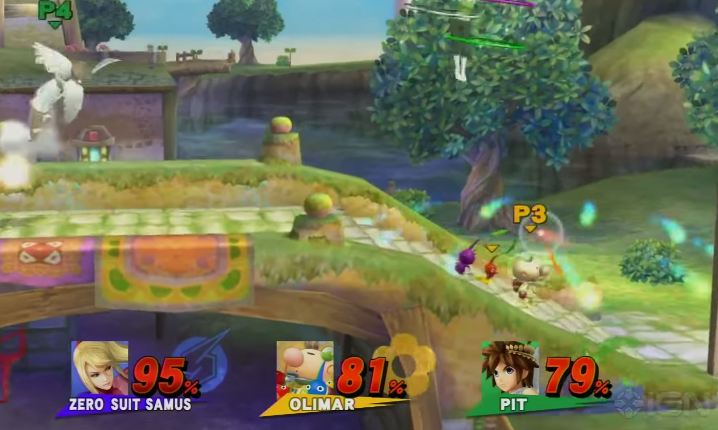Choose Pit's fighter portrait
The height and width of the screenshot is (430, 718).
(x=510, y=368)
